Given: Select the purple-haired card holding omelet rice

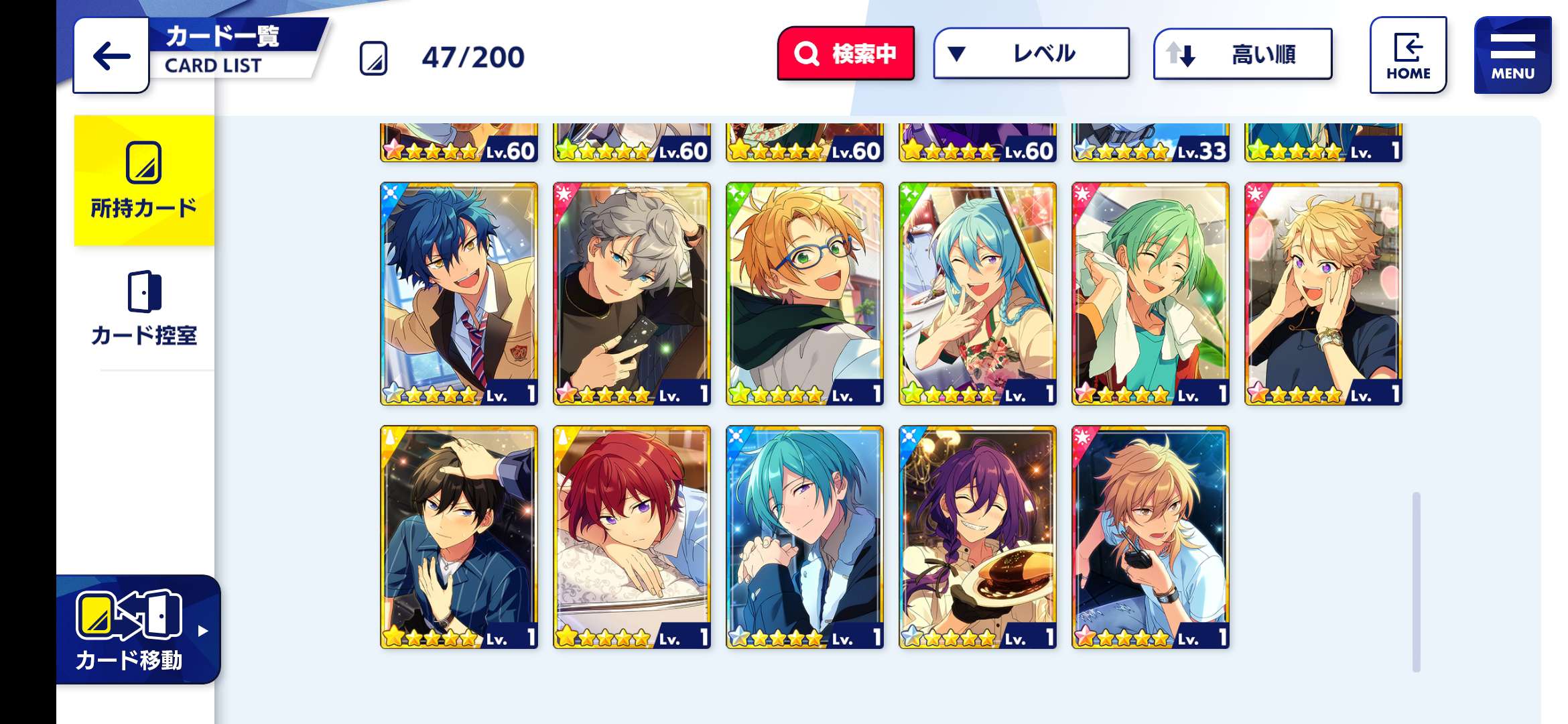Looking at the screenshot, I should 978,537.
